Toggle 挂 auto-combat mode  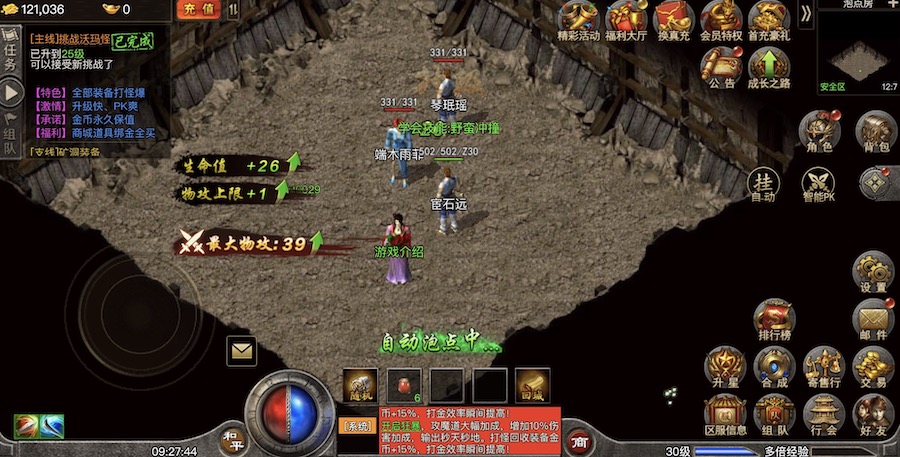coord(763,184)
